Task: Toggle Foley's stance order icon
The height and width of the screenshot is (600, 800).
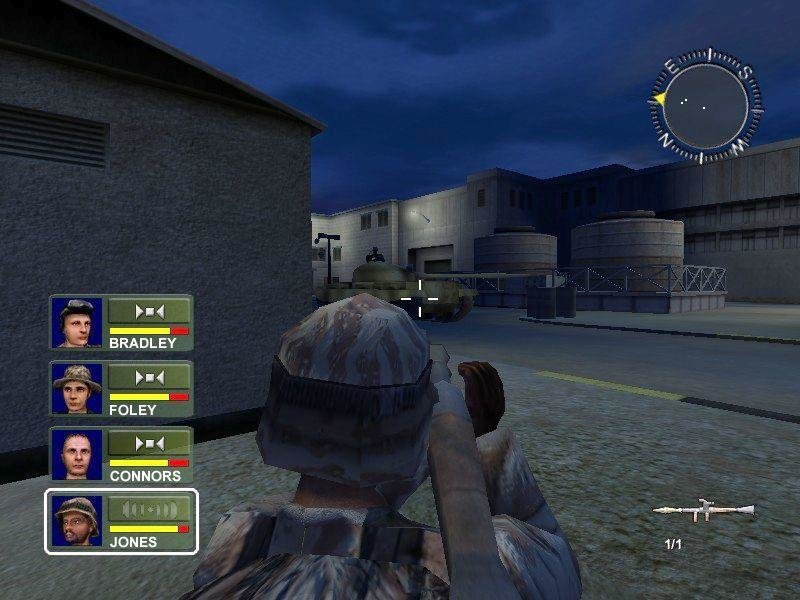Action: pos(148,377)
